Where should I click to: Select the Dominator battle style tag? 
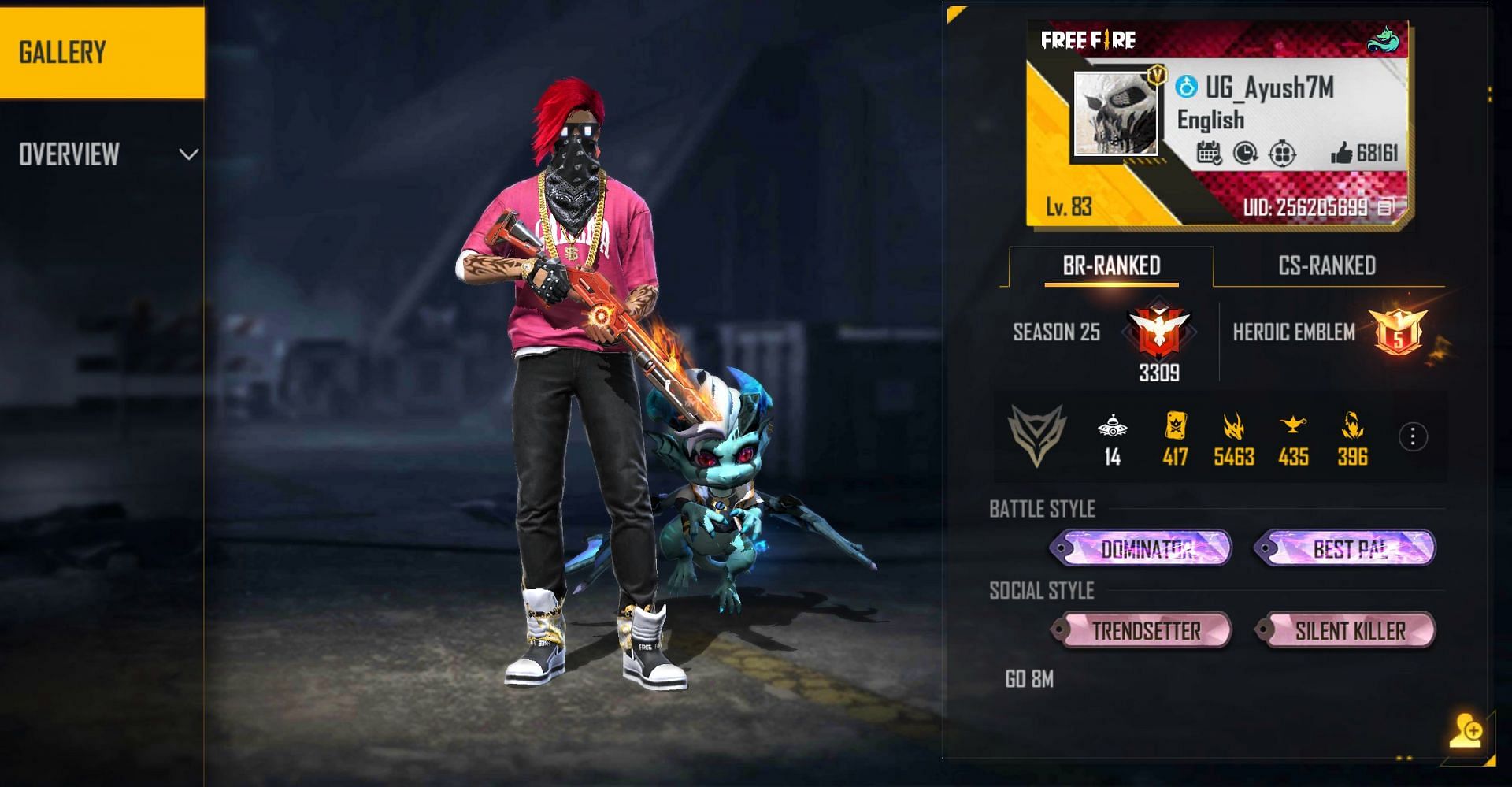click(1141, 548)
